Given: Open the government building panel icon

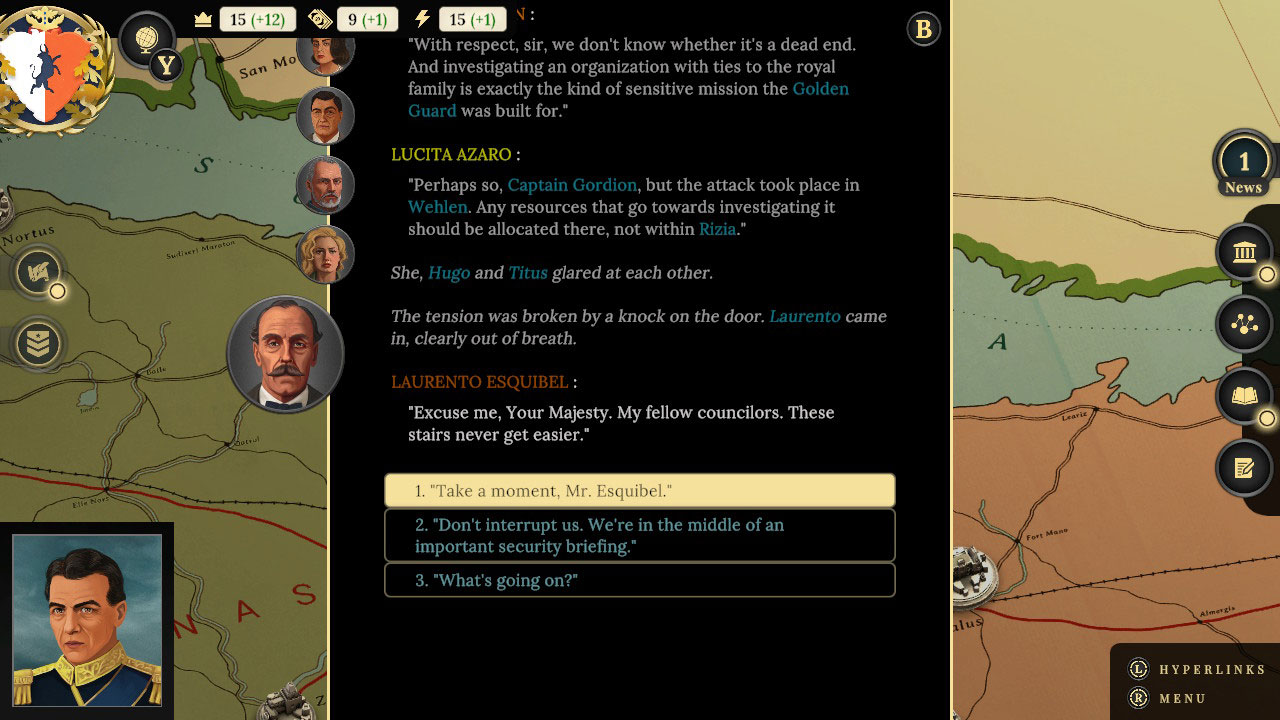Looking at the screenshot, I should 1244,252.
